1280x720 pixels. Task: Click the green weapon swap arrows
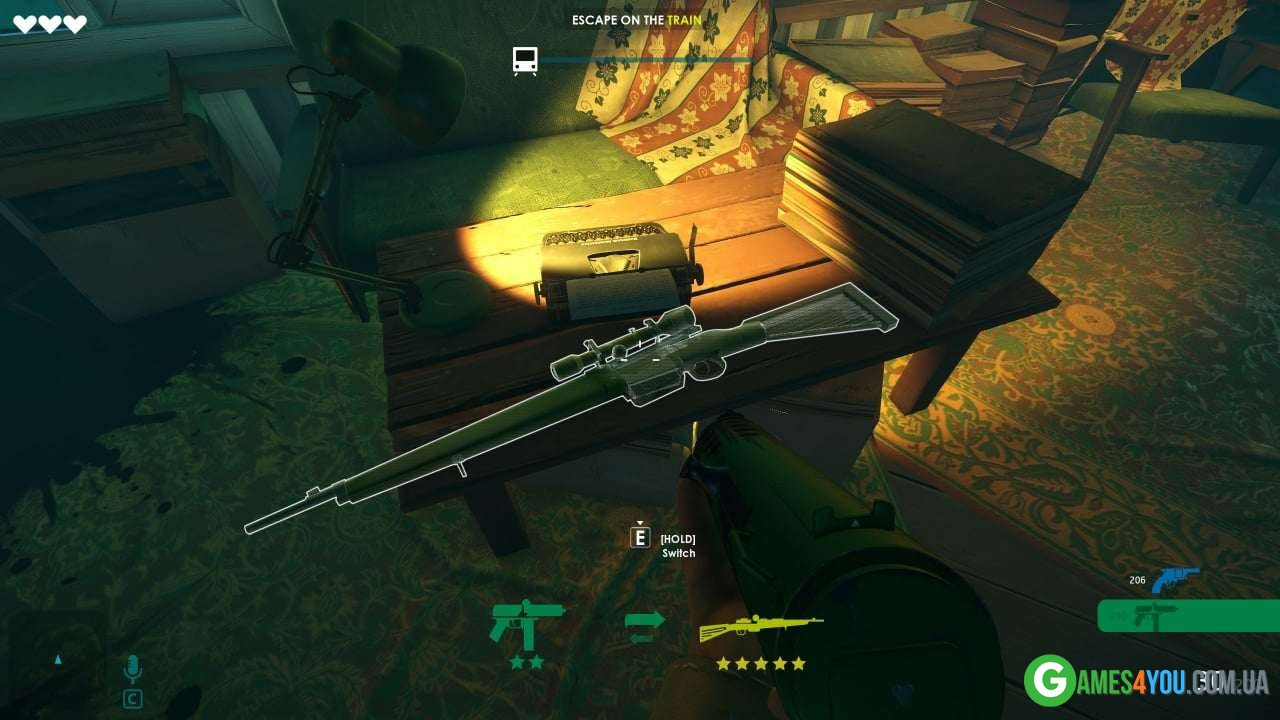point(644,627)
